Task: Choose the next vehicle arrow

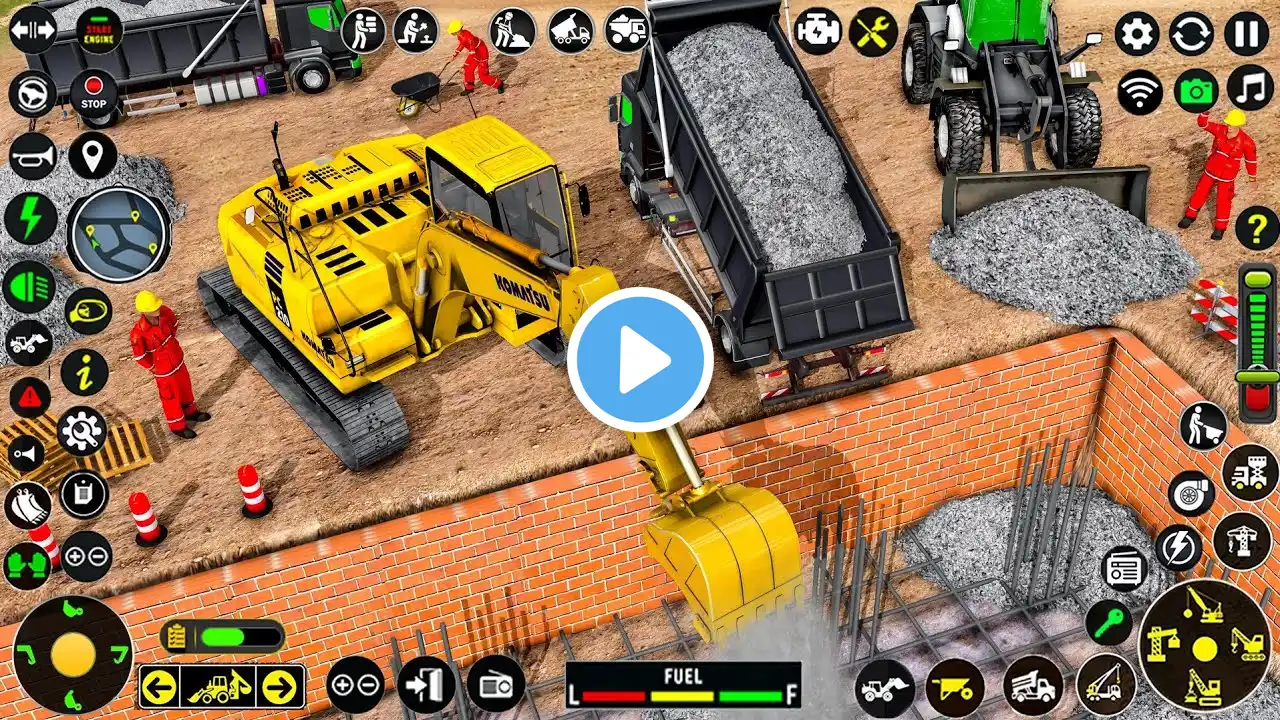Action: pos(282,687)
